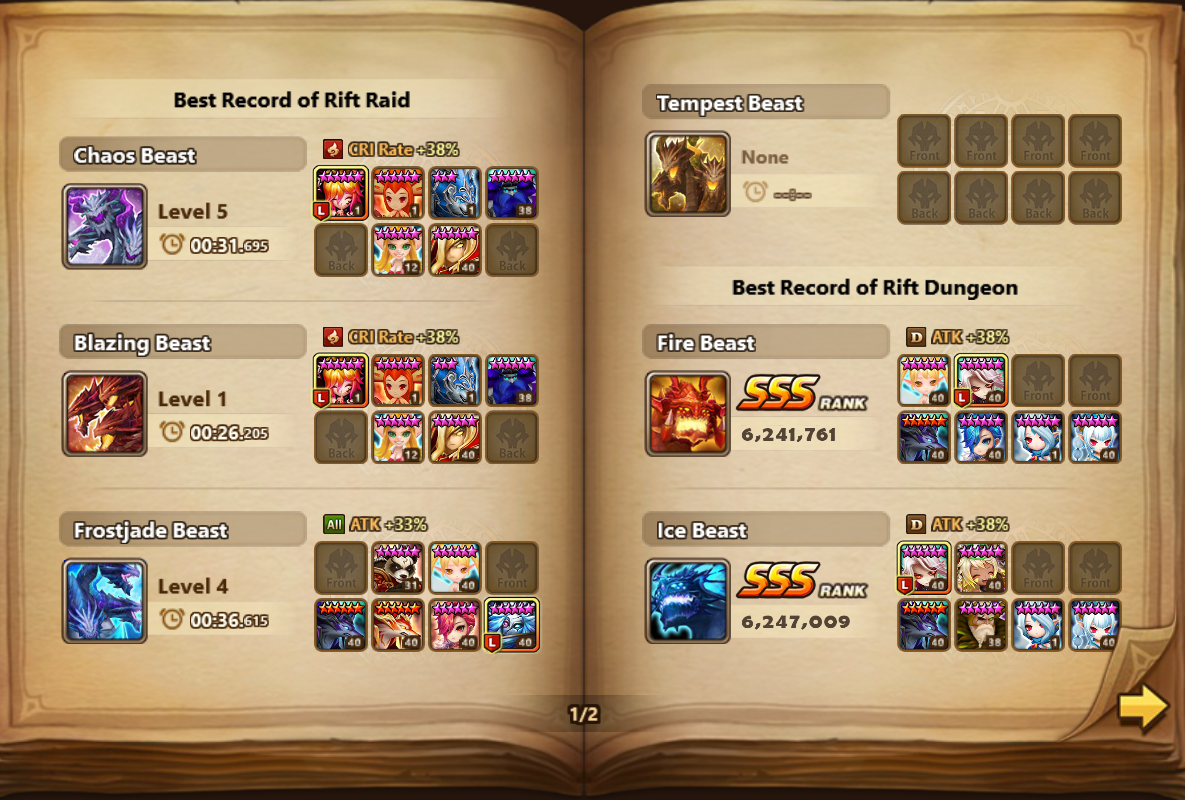Click the Ice Beast team leader monster
Viewport: 1185px width, 800px height.
[924, 568]
